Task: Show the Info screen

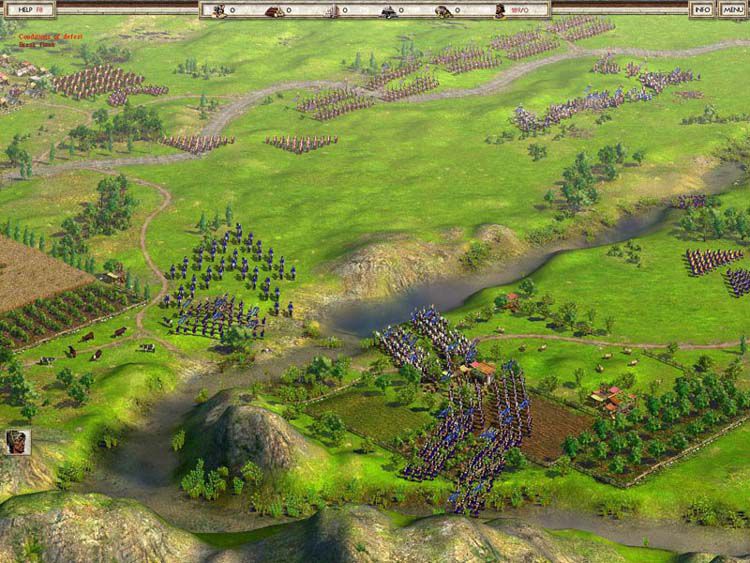Action: click(x=703, y=9)
